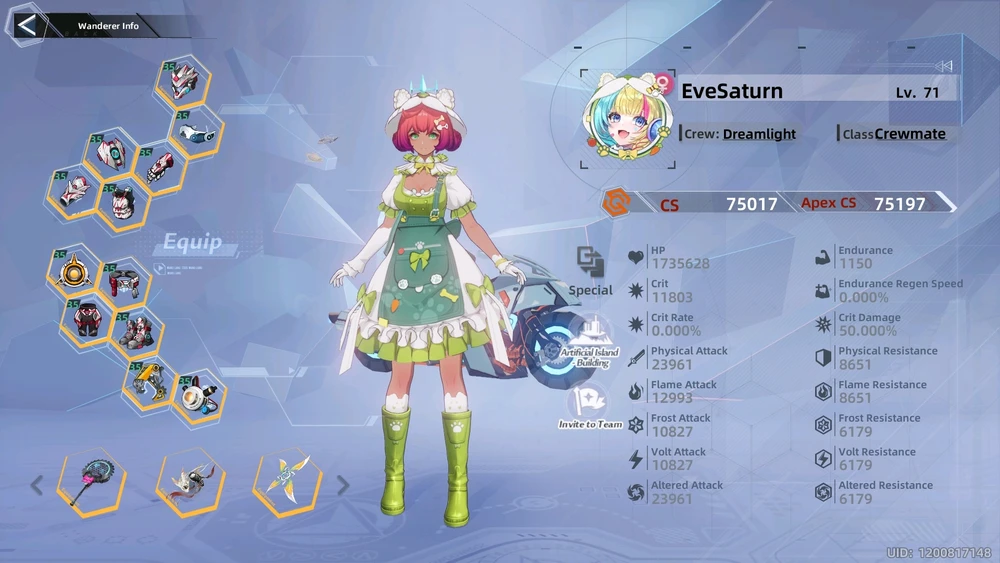
Task: Collapse panel with double-arrow rewind icon
Action: click(943, 66)
